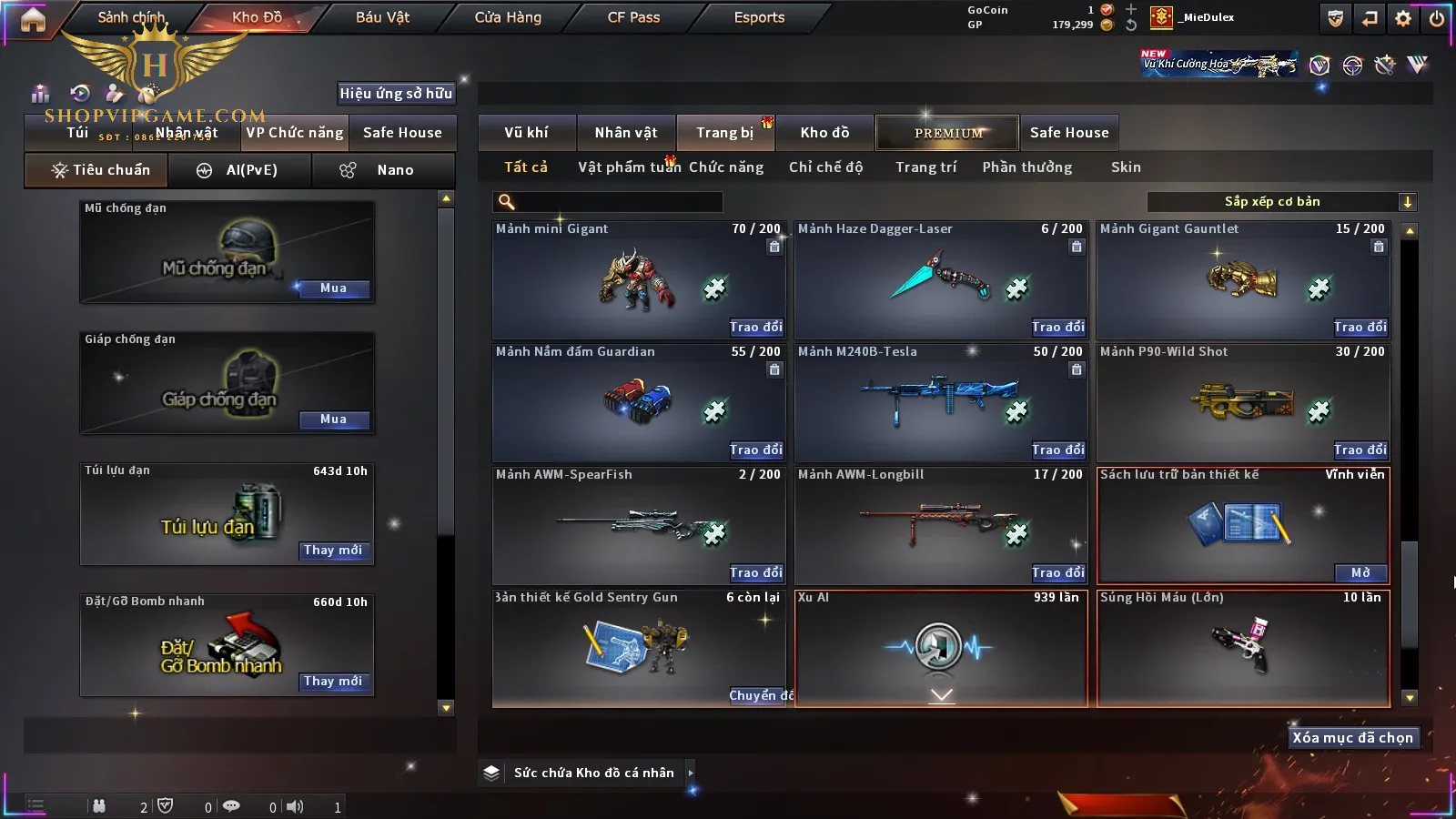Select the Súng Hồi Máu (Lớn) item

tap(1243, 648)
